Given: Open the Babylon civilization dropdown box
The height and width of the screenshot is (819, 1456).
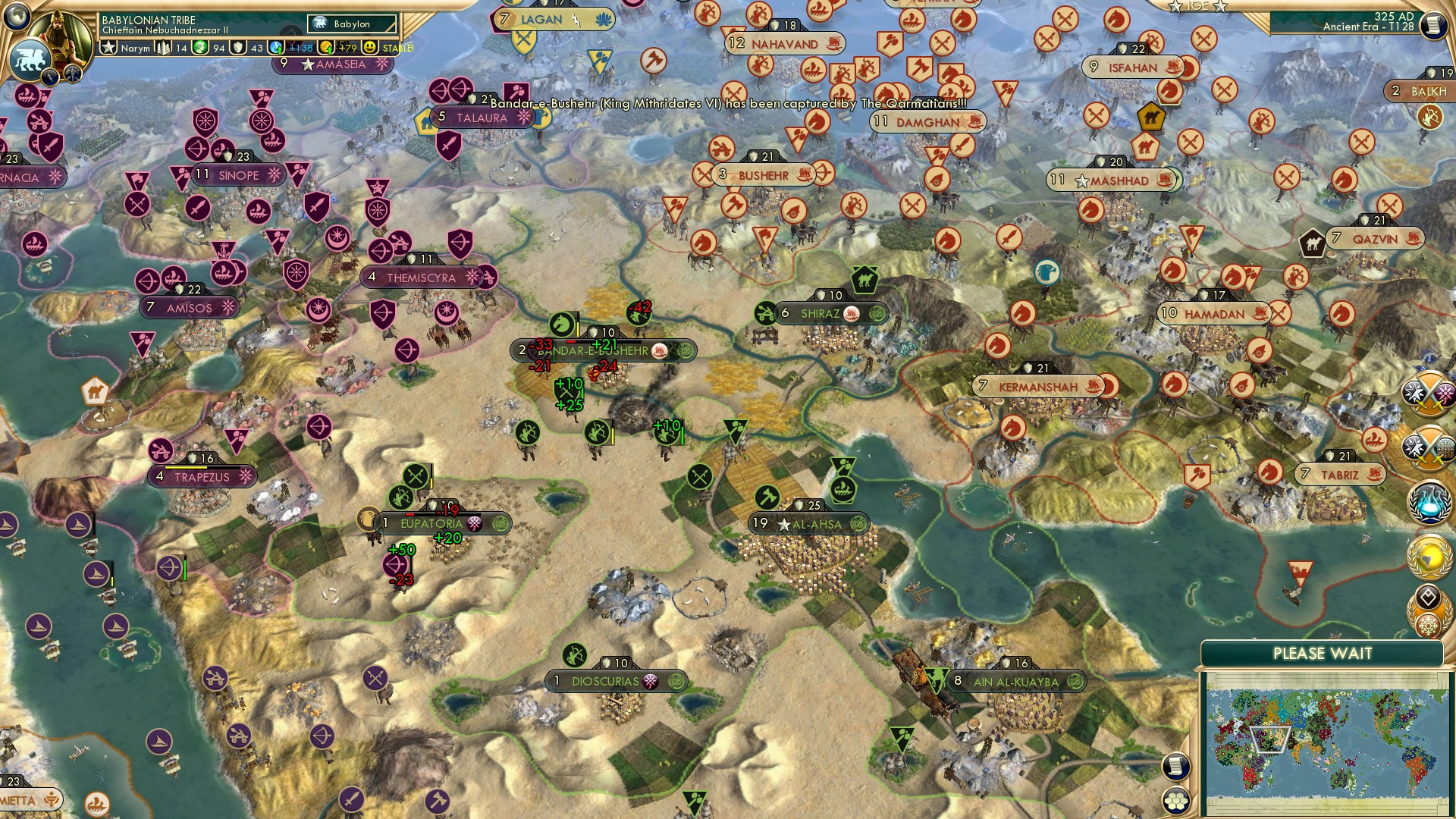Looking at the screenshot, I should point(350,24).
